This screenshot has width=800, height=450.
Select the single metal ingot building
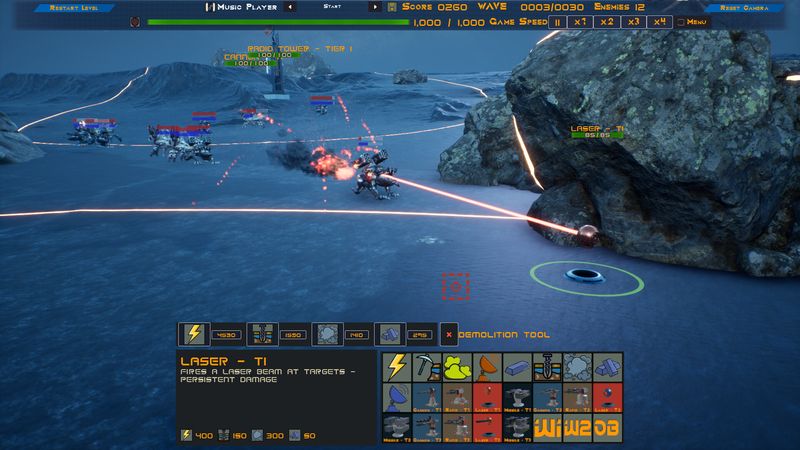click(517, 366)
